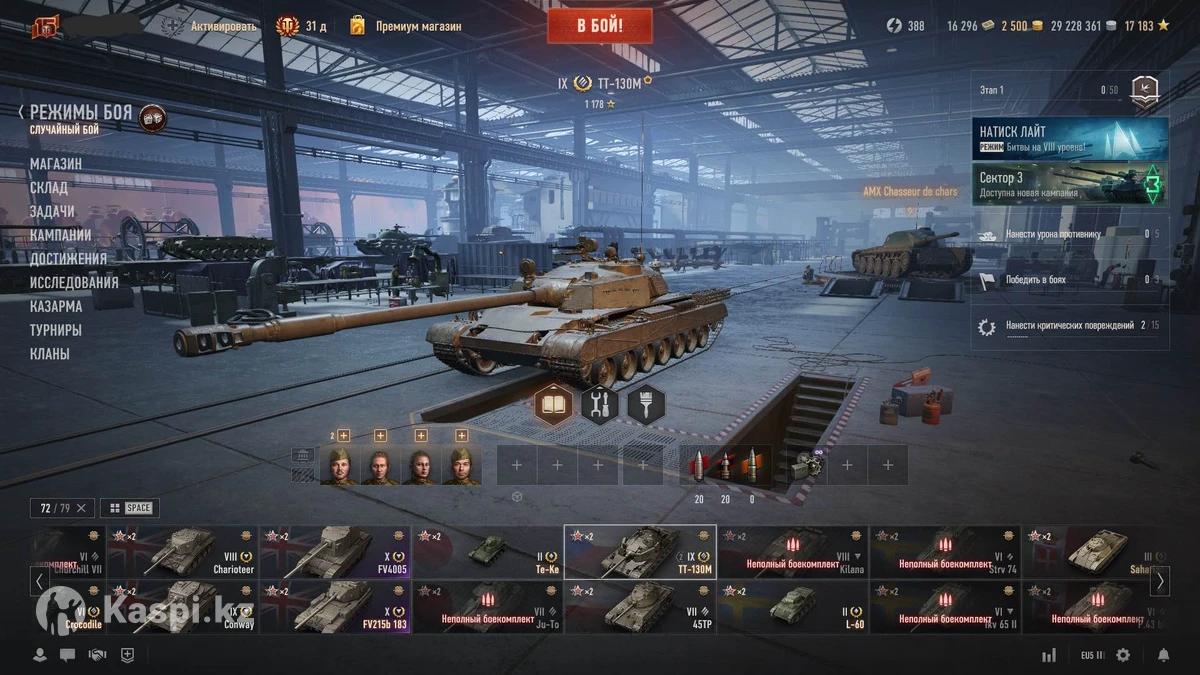Open the Турниры menu entry
Screen dimensions: 1200x675
[x=56, y=330]
